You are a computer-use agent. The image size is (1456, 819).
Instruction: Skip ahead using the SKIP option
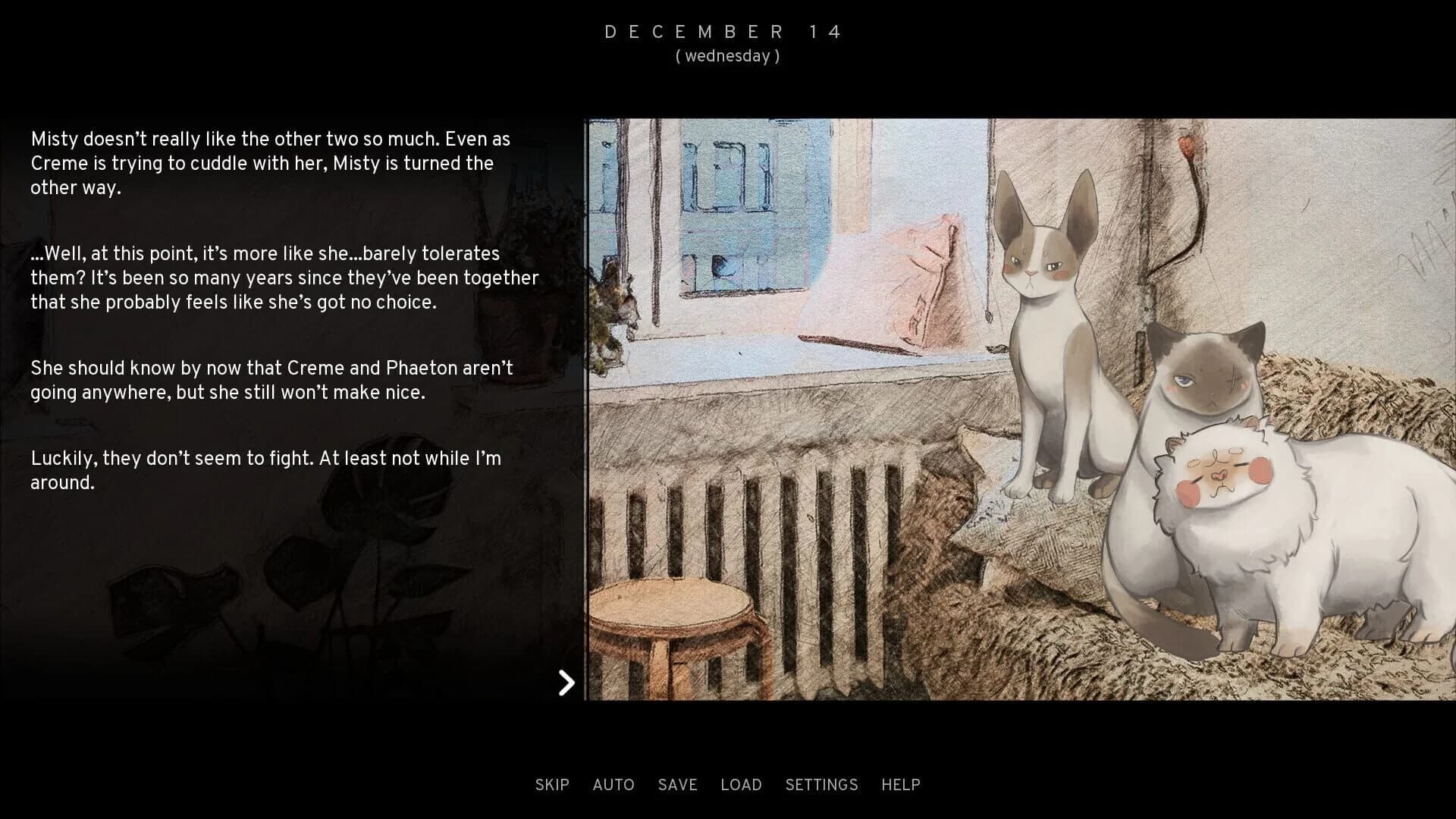point(552,785)
